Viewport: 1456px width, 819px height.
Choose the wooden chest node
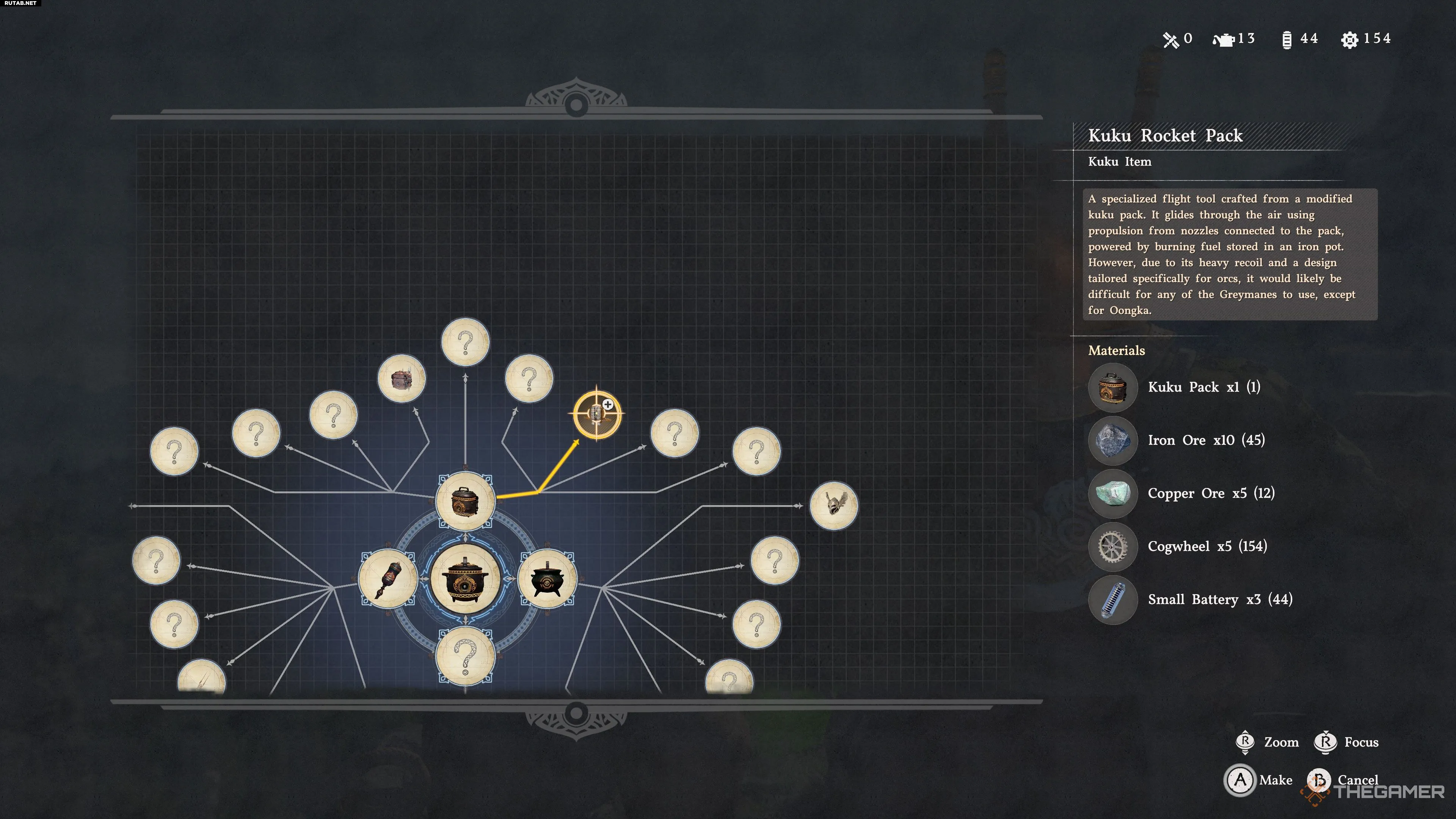[401, 378]
